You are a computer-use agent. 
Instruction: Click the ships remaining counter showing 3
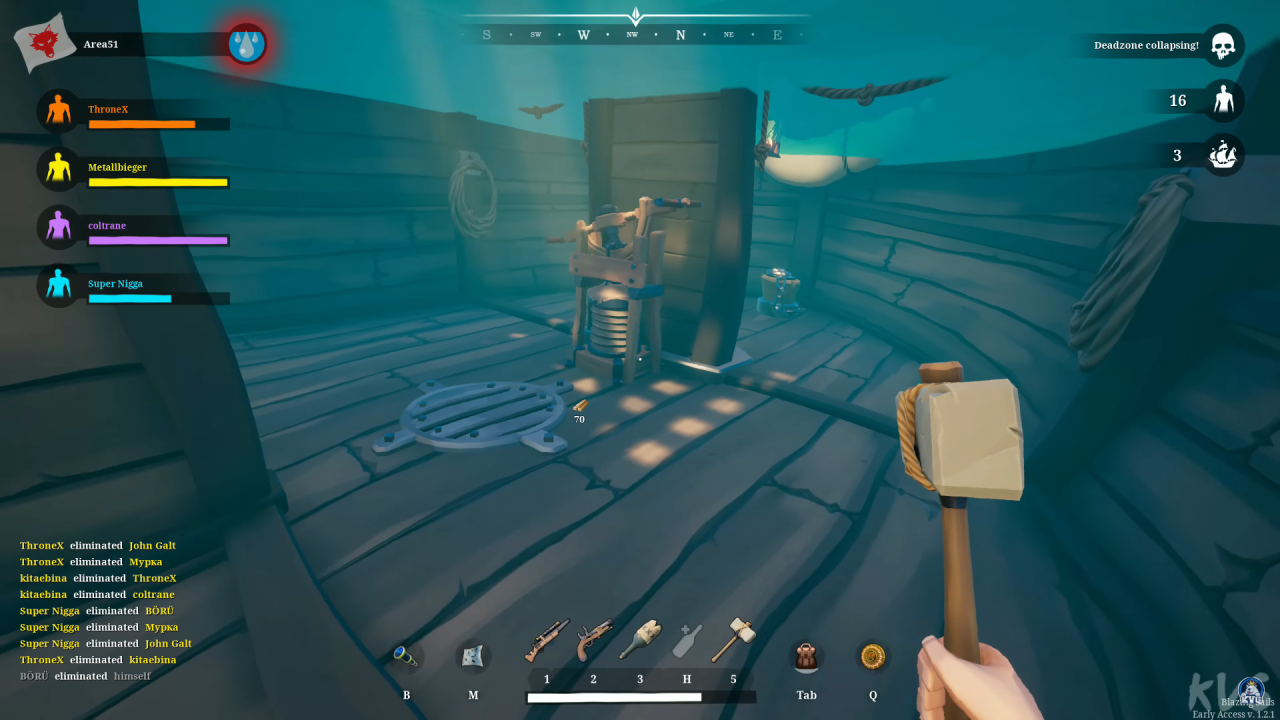click(1177, 155)
